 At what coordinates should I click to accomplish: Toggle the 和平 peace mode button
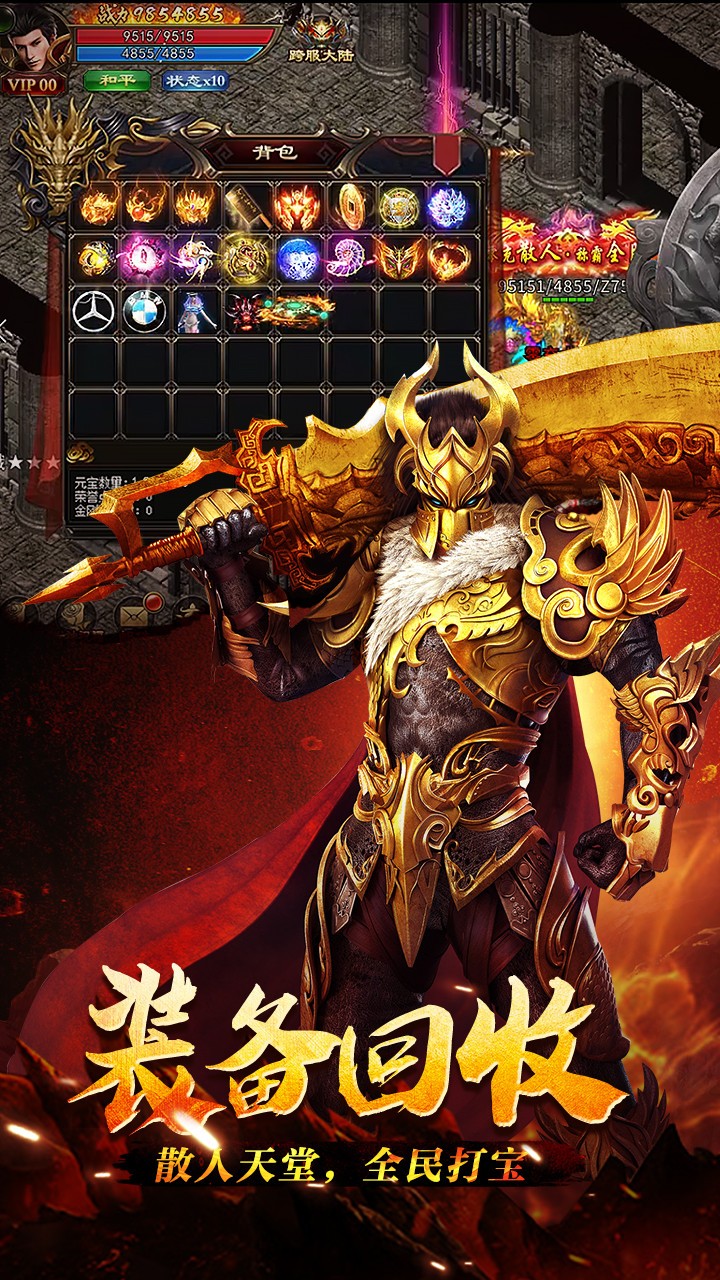pos(116,81)
